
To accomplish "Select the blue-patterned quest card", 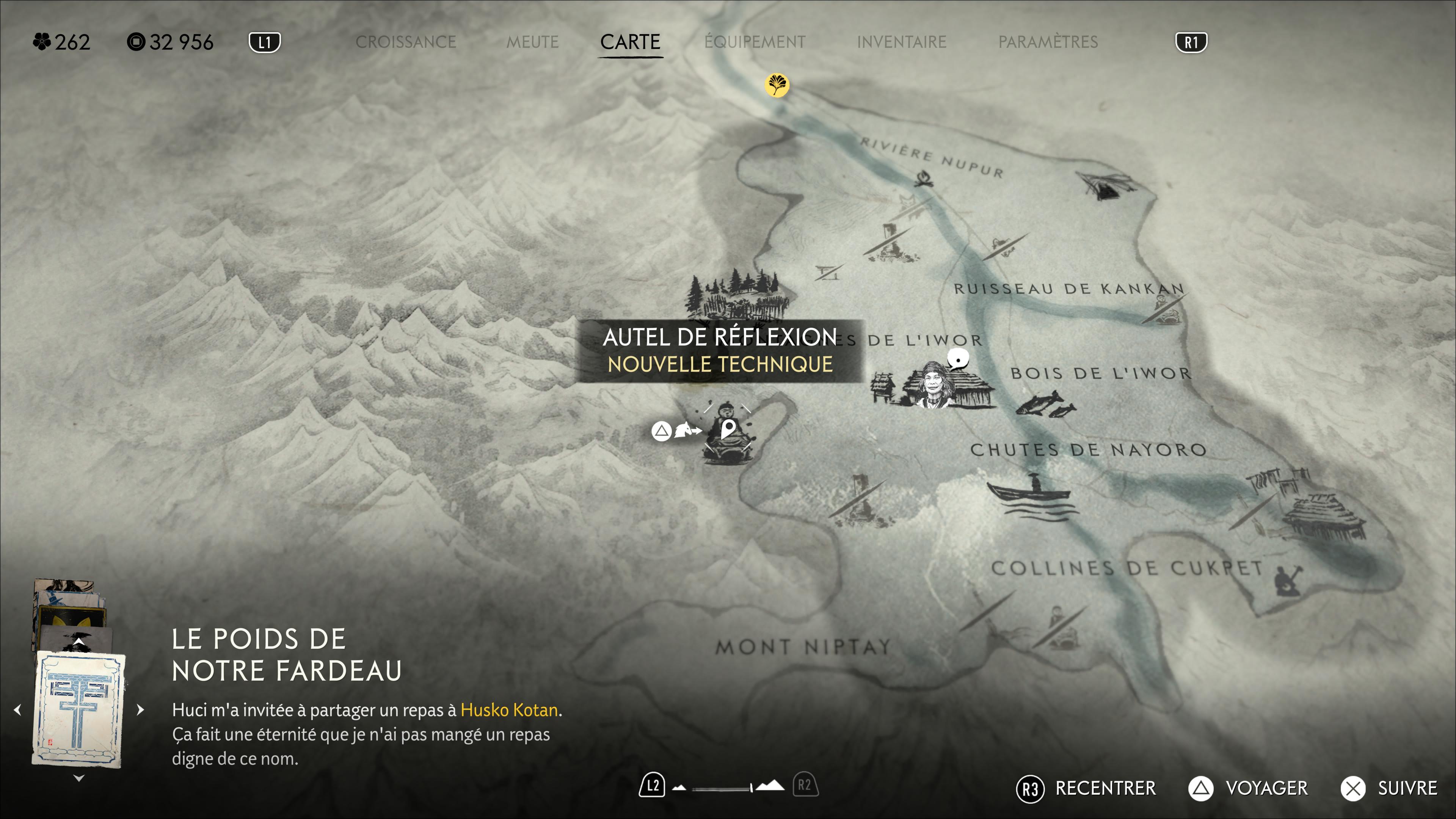I will tap(78, 710).
